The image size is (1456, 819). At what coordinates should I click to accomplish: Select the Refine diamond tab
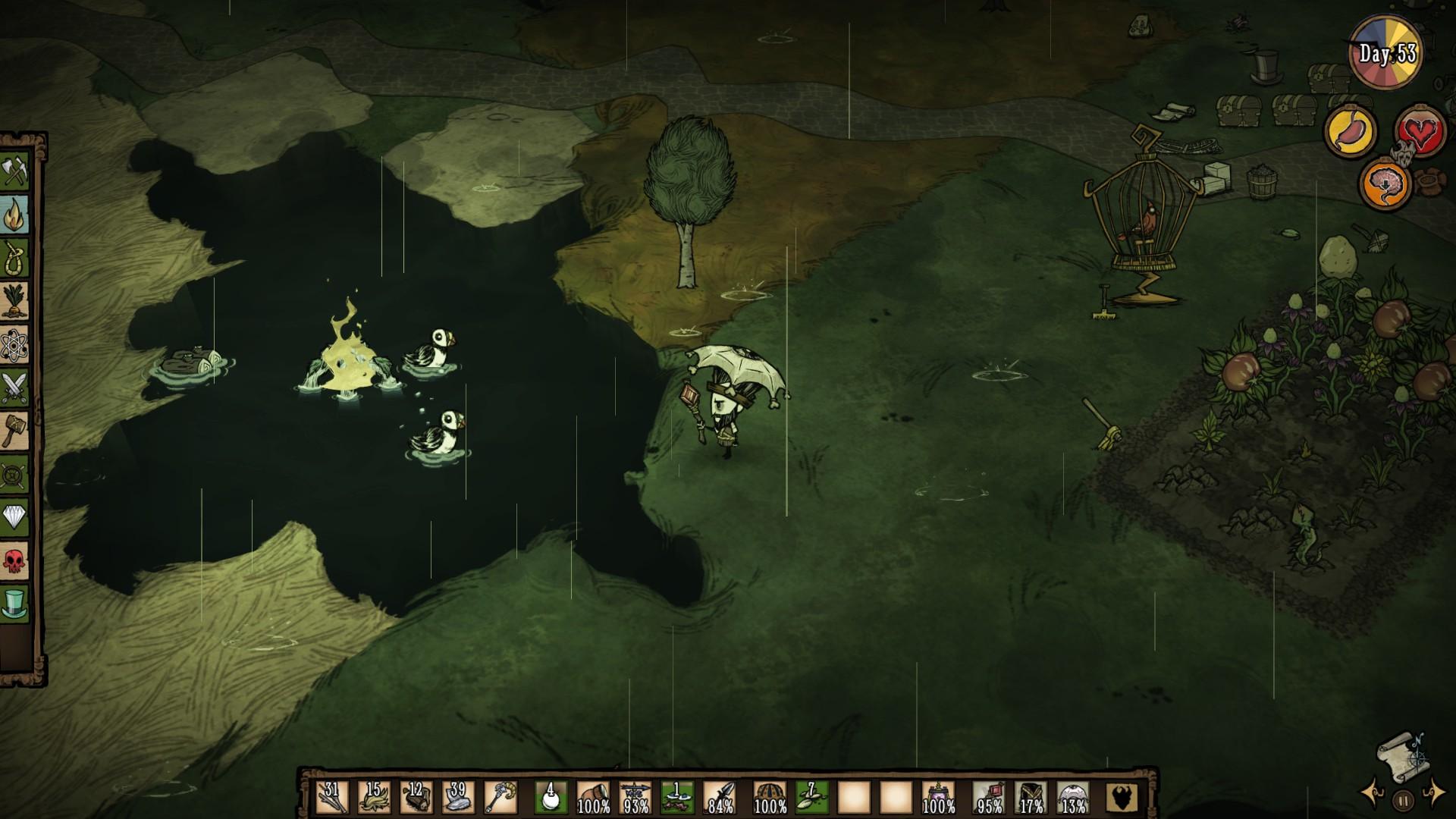pos(15,518)
